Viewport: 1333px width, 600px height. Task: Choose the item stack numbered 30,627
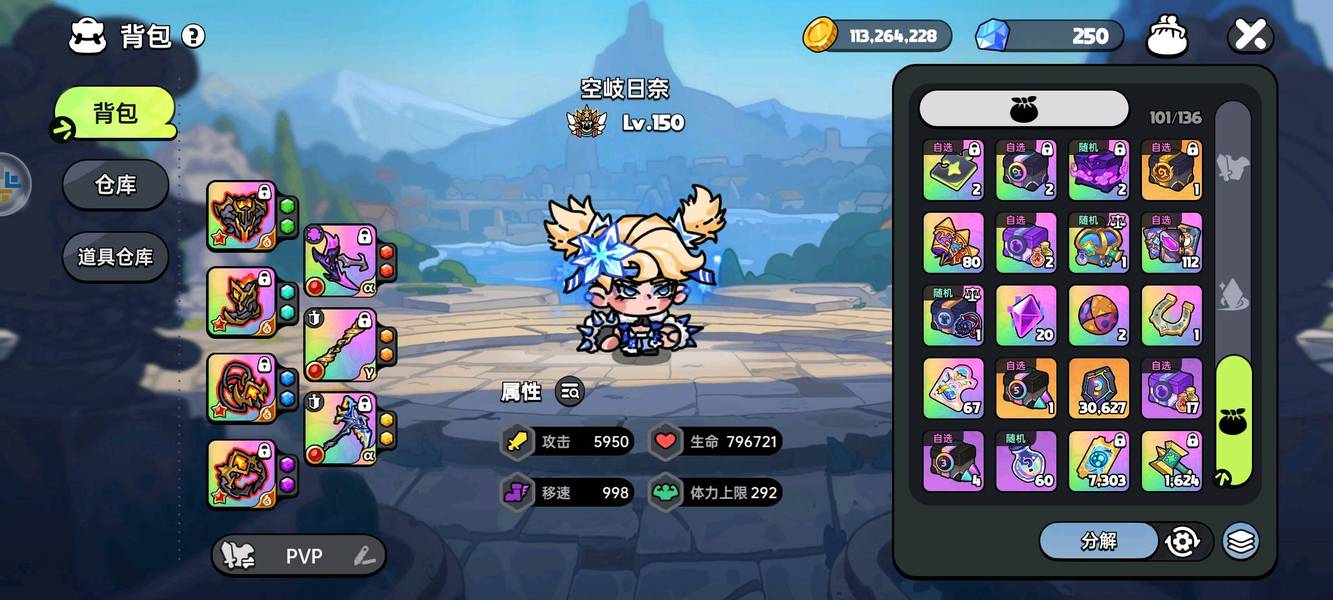pyautogui.click(x=1099, y=388)
